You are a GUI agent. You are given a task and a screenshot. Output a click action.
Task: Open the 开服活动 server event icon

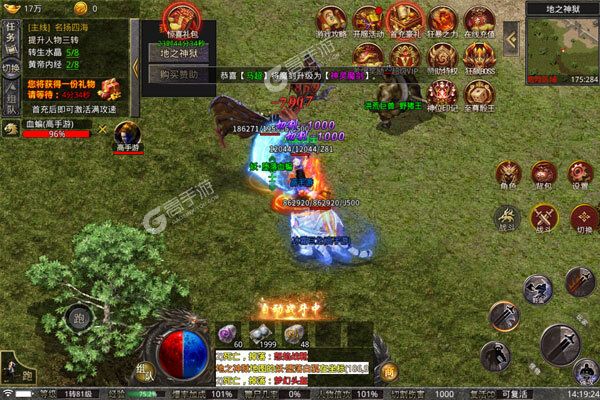click(x=366, y=22)
